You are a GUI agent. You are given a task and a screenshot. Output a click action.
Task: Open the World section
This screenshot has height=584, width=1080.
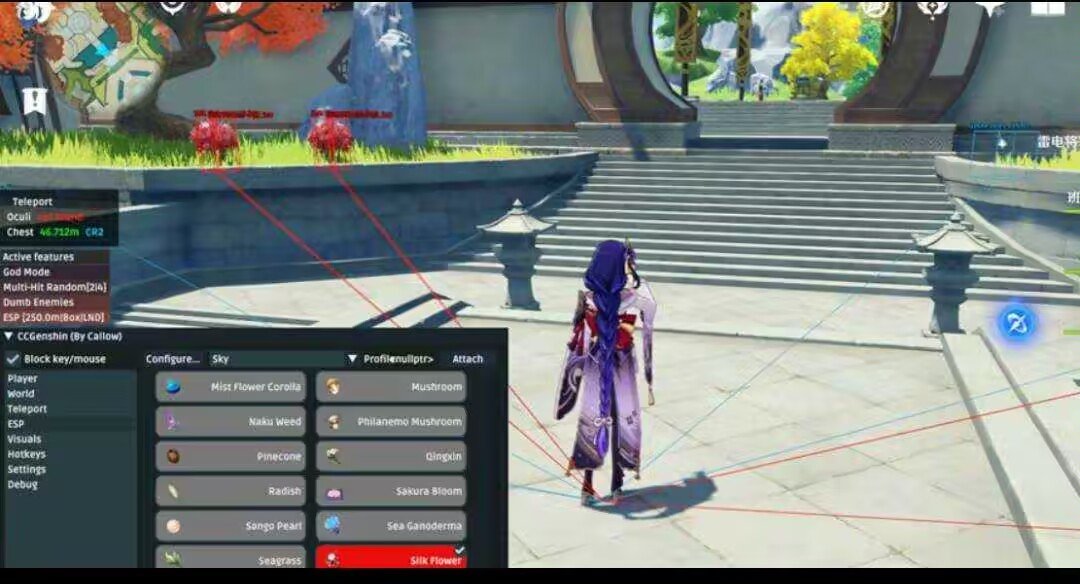pos(21,394)
